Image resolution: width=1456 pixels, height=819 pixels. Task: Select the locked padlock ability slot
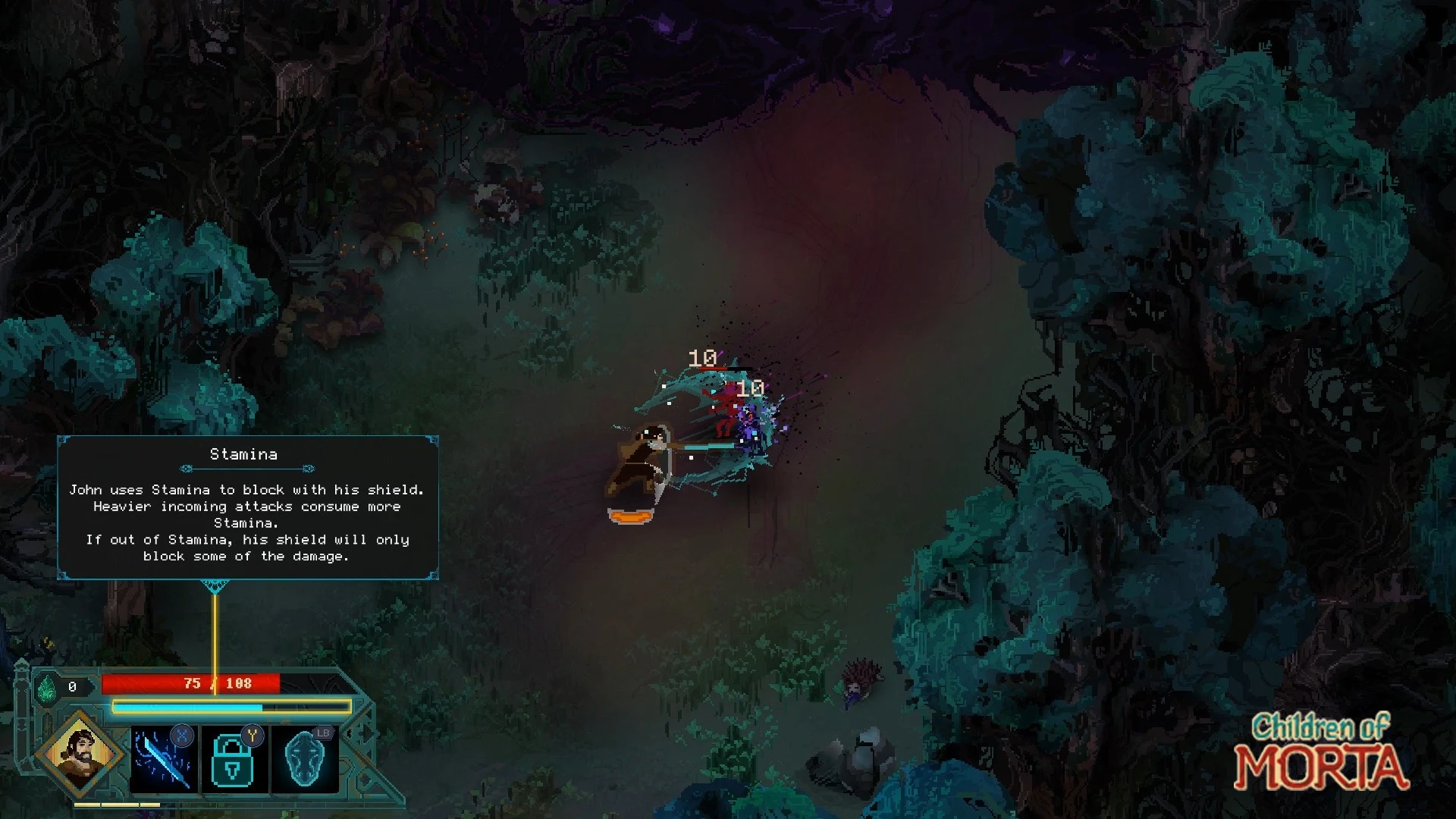[234, 760]
